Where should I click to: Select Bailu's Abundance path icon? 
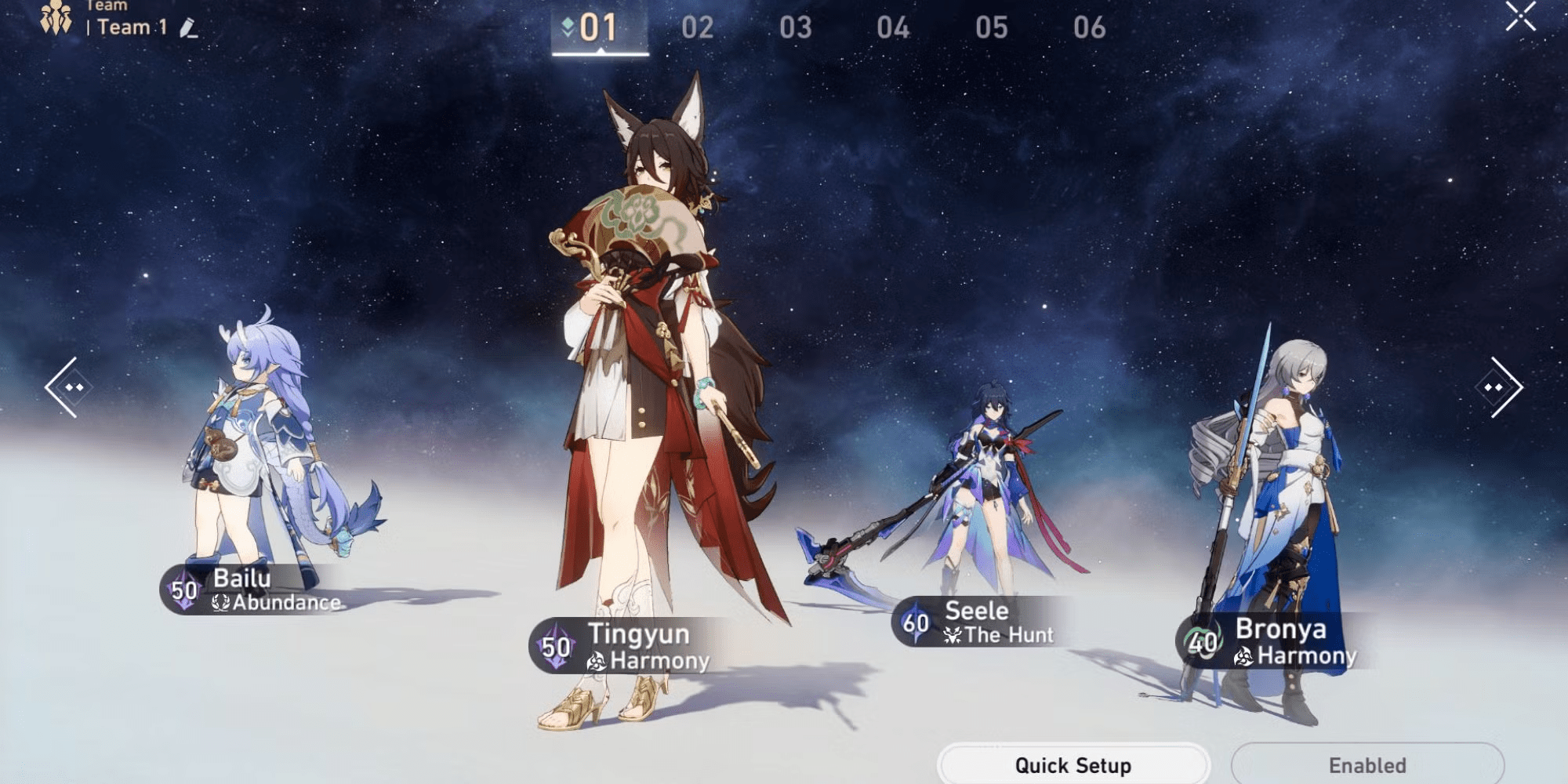[221, 604]
